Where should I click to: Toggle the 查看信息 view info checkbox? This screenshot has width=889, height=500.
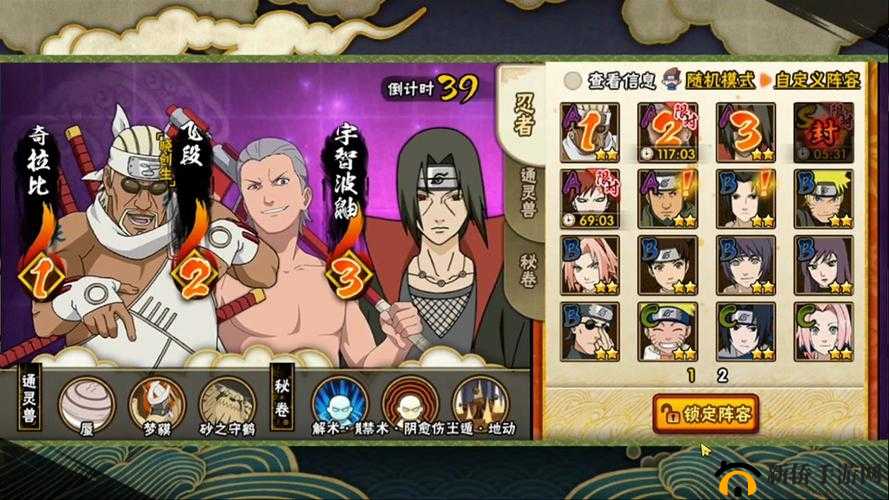point(573,80)
